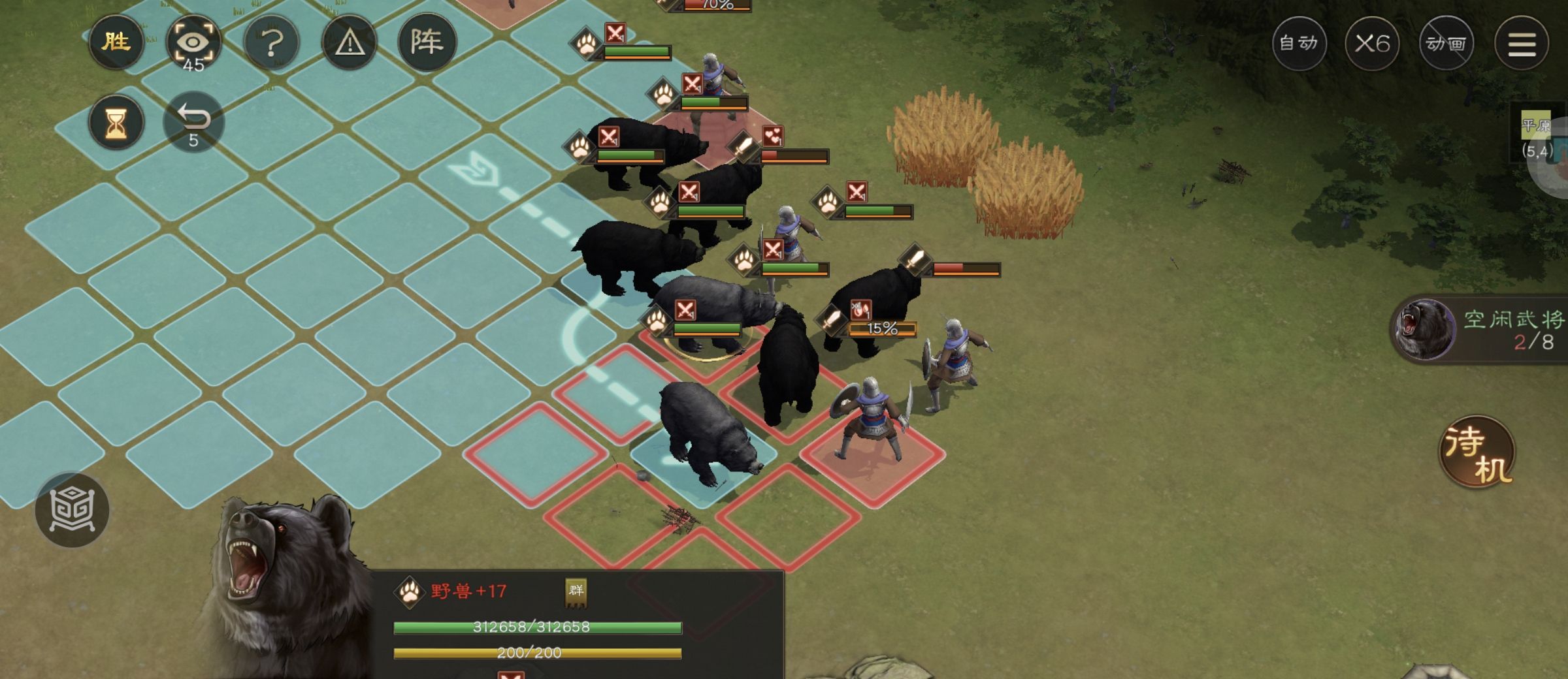Open the victory conditions 胜 button
The width and height of the screenshot is (1568, 679).
click(116, 43)
